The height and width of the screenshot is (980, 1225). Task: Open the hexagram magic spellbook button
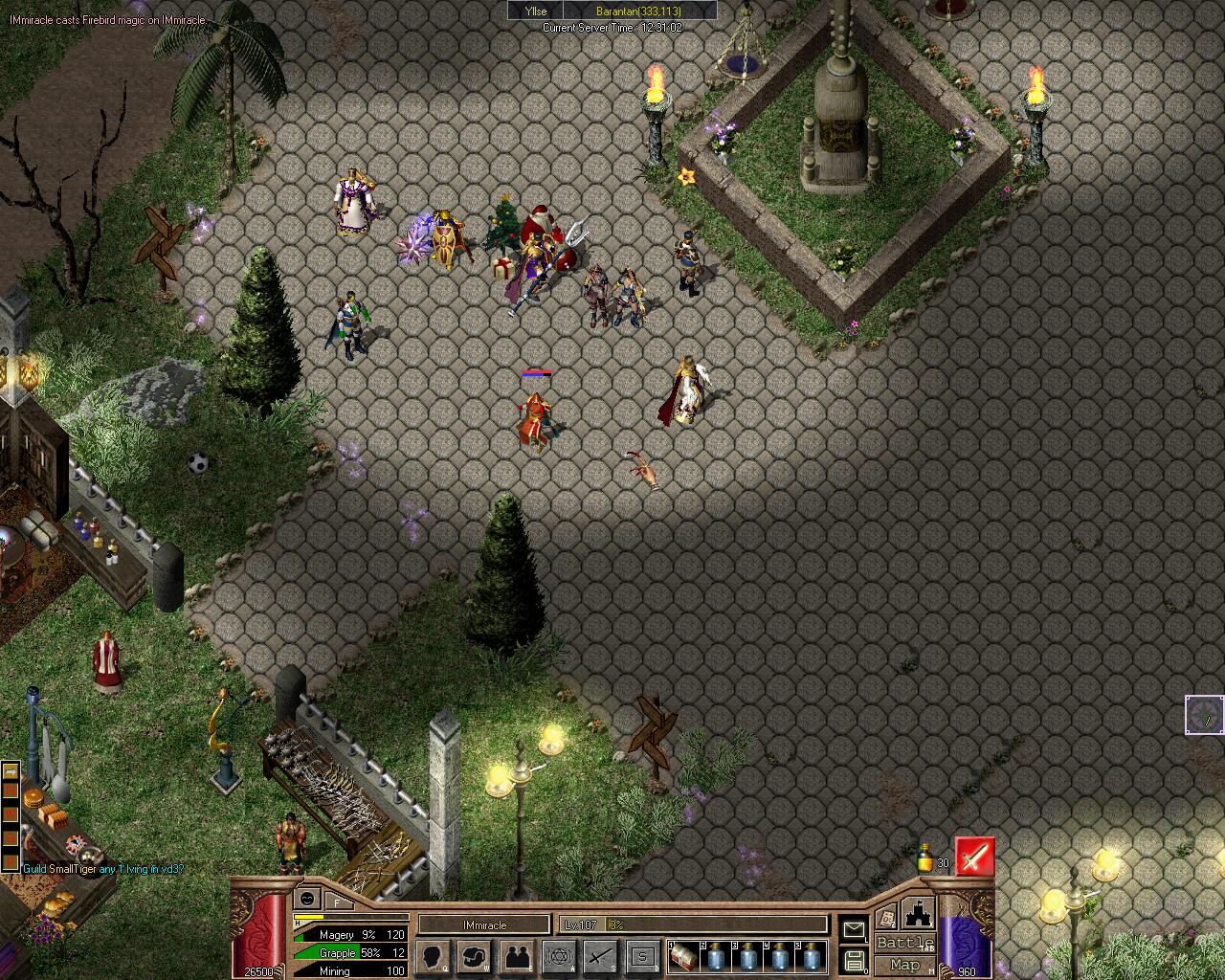click(558, 955)
